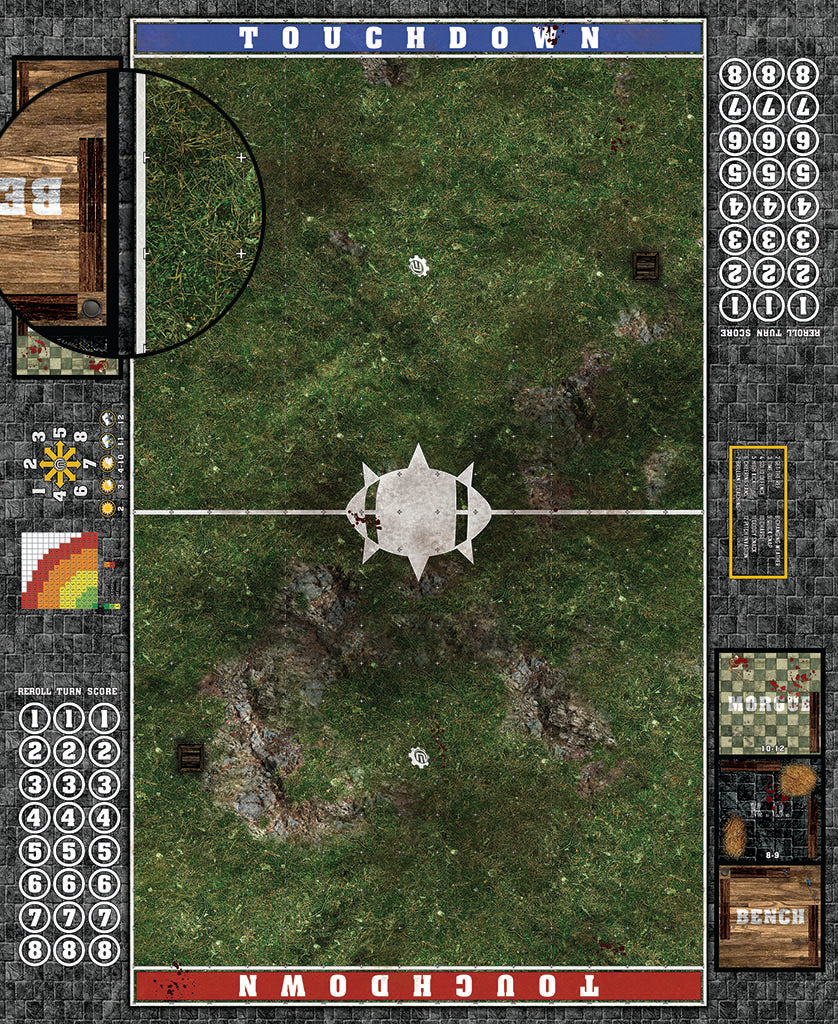Open the colored passing range chart
The height and width of the screenshot is (1024, 838).
(60, 571)
